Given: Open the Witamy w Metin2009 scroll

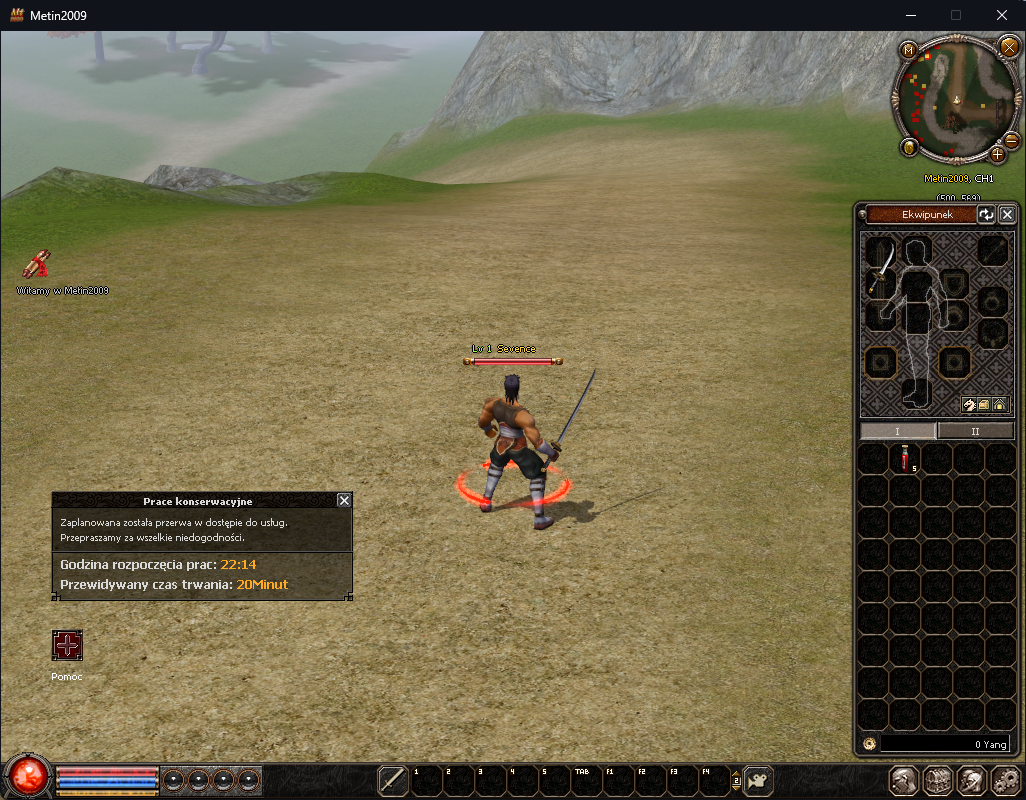Looking at the screenshot, I should [38, 265].
